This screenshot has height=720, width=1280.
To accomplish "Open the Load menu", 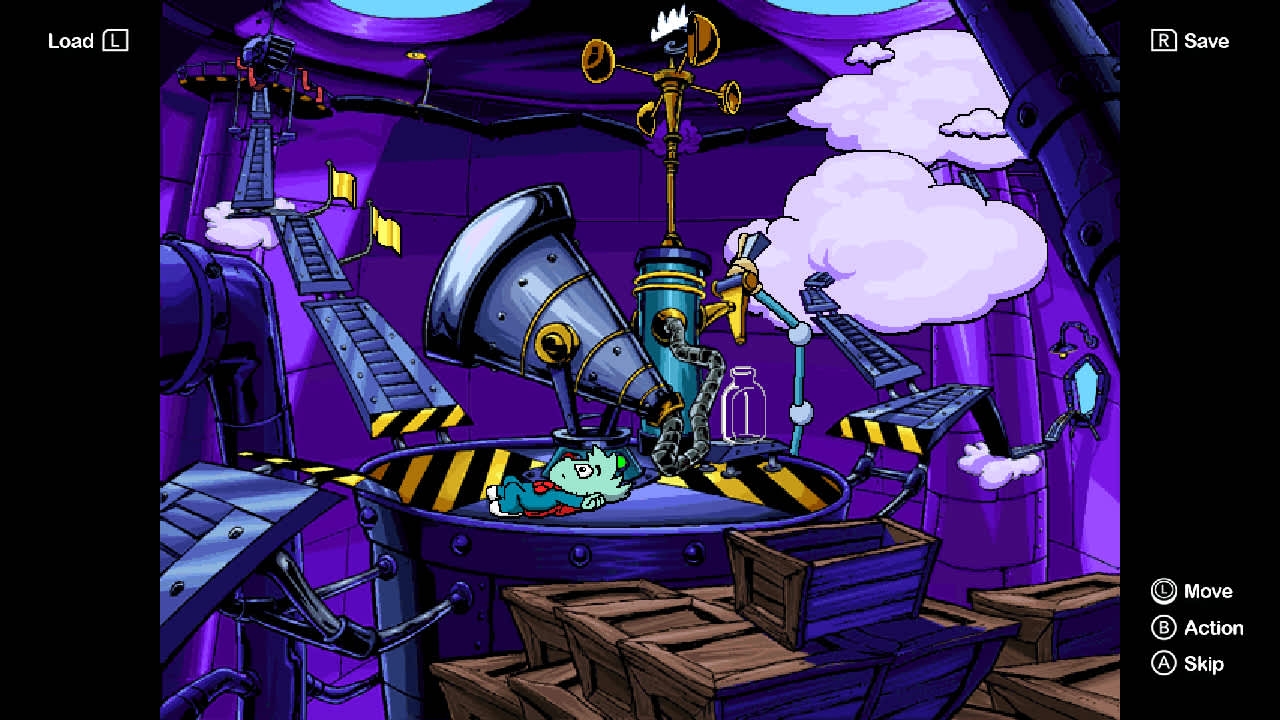I will pyautogui.click(x=88, y=41).
